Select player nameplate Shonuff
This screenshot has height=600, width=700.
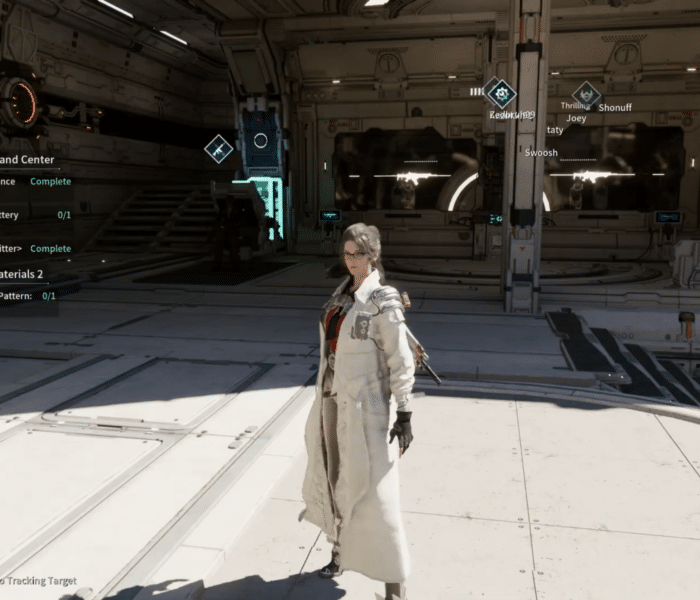point(615,107)
